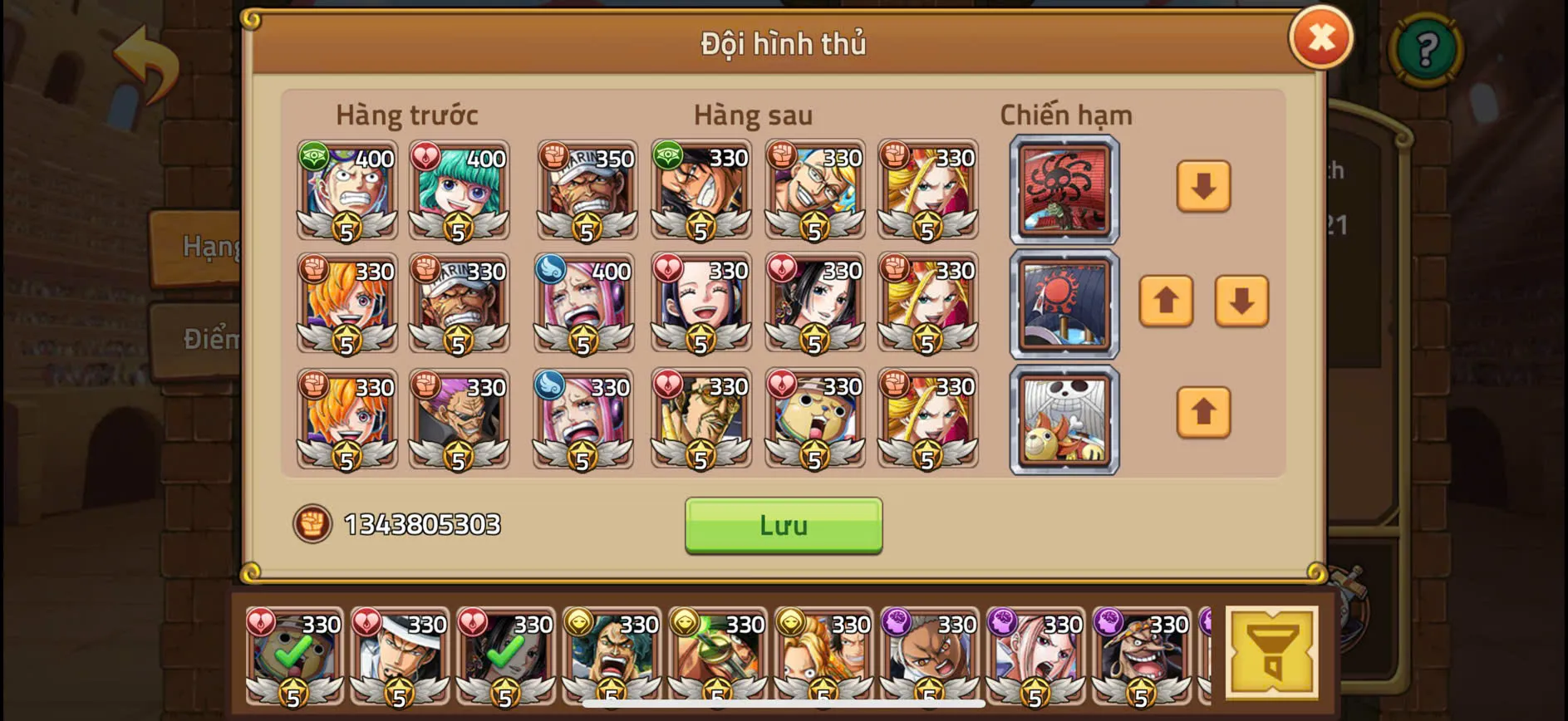Deselect the checked Boa Hancock in the roster
Image resolution: width=1568 pixels, height=721 pixels.
tap(508, 656)
